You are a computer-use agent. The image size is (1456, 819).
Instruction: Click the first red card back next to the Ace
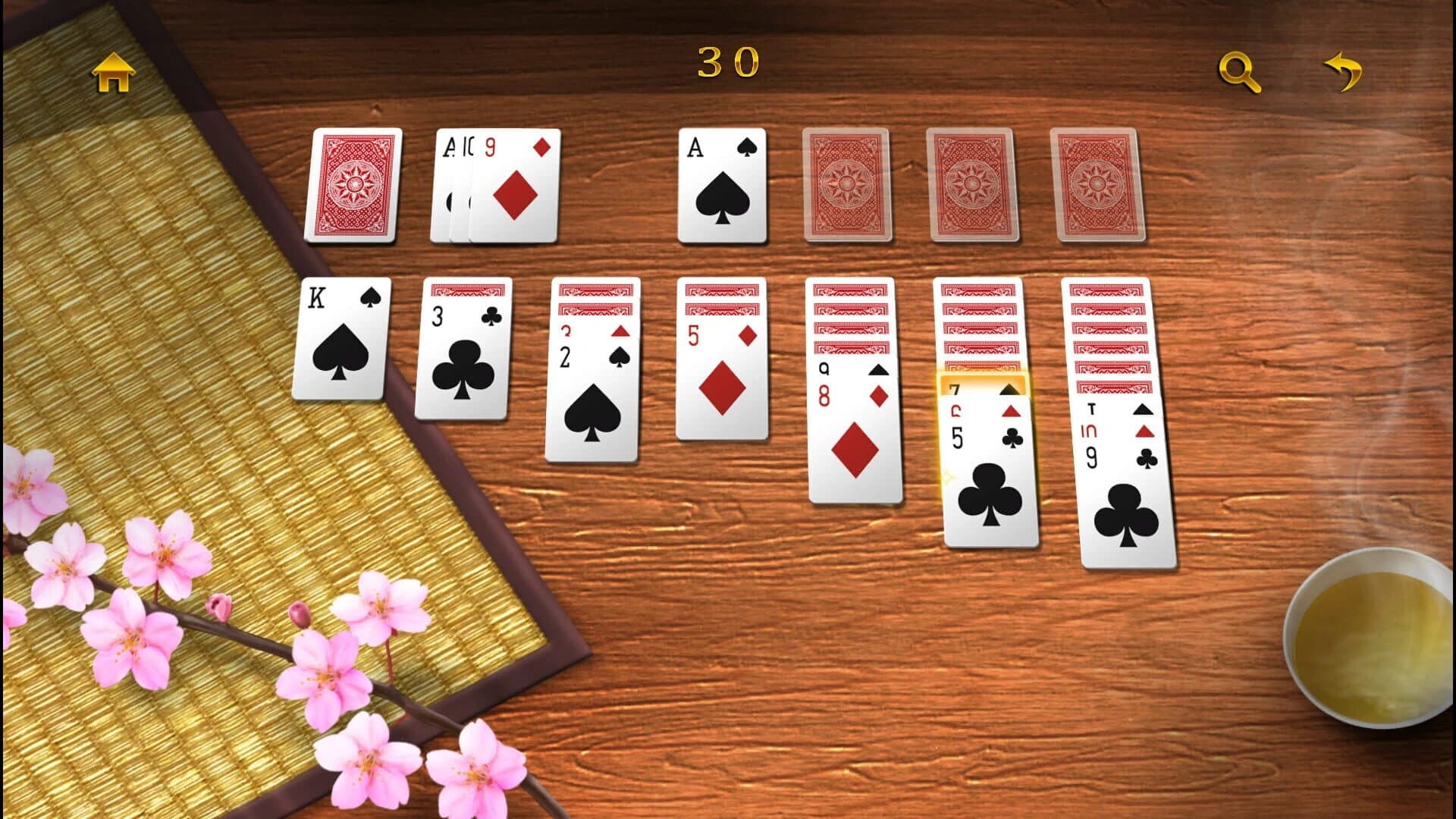click(844, 186)
